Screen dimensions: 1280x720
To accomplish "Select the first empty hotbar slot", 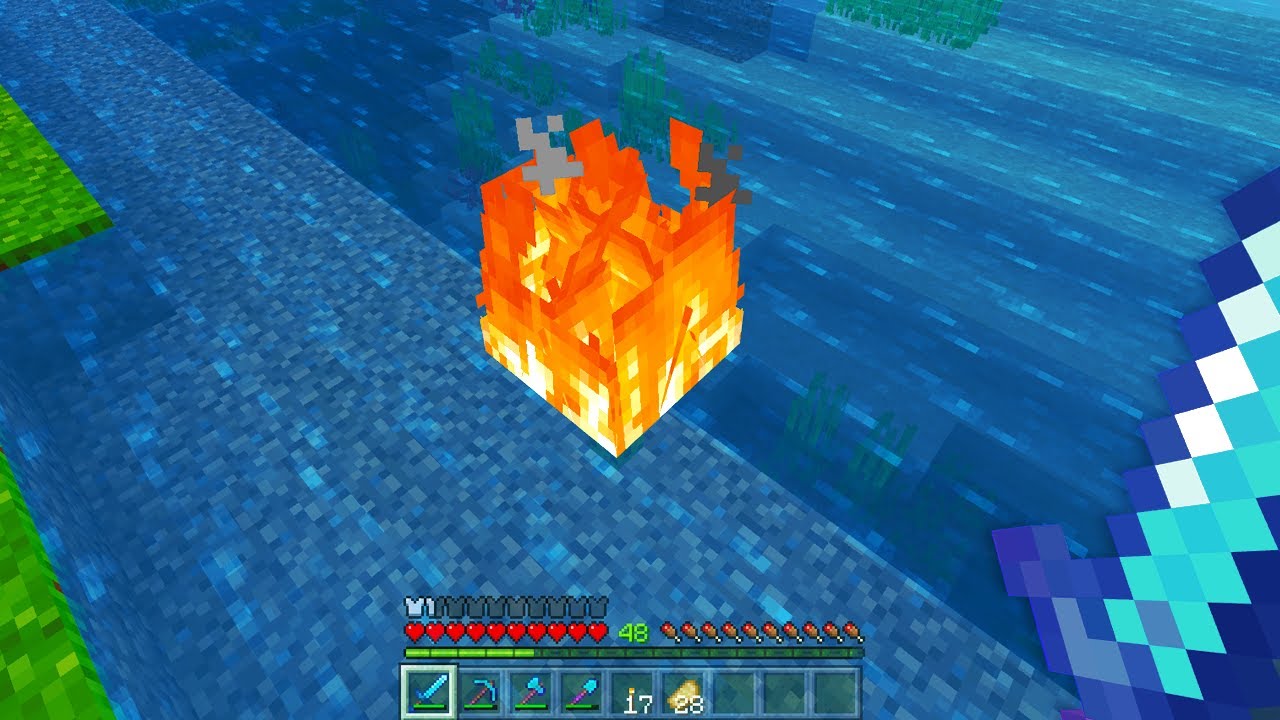I will pyautogui.click(x=737, y=691).
